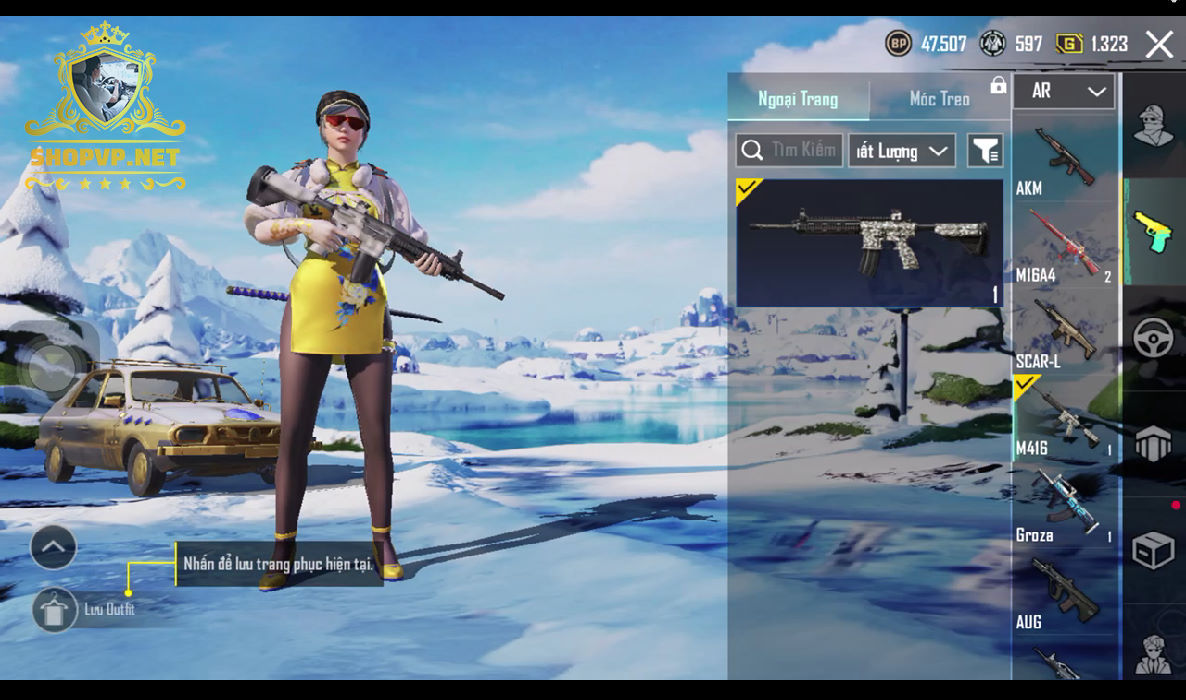Expand the up-arrow circle button

pos(54,547)
